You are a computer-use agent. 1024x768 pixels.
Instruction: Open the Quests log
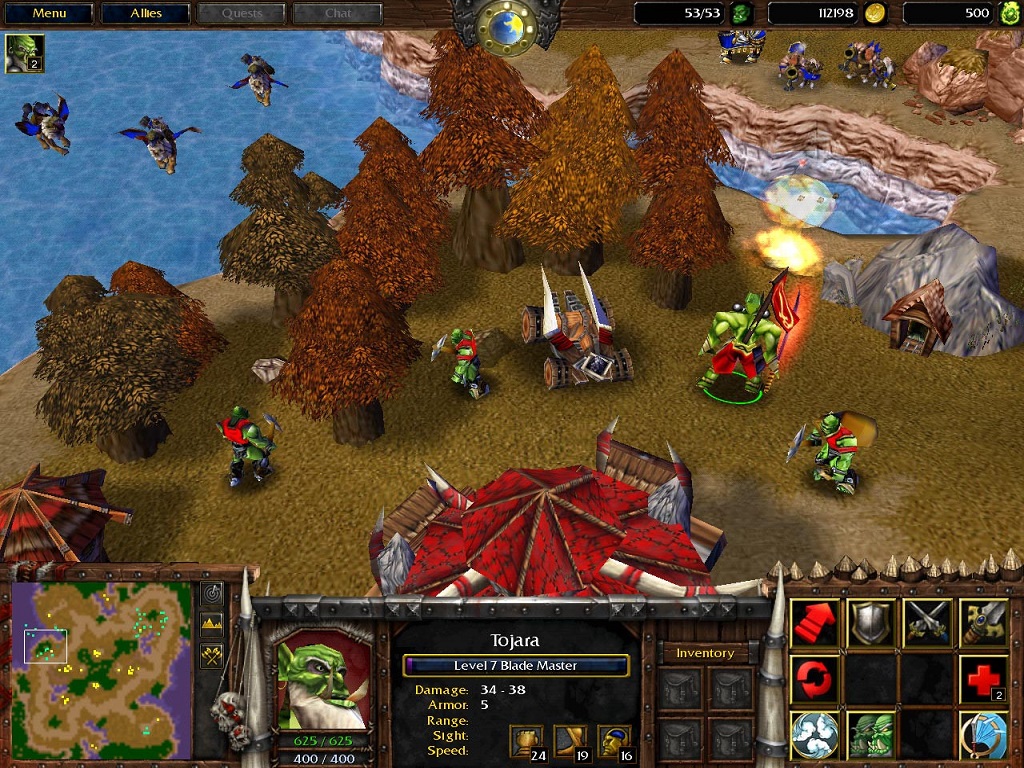pyautogui.click(x=242, y=14)
